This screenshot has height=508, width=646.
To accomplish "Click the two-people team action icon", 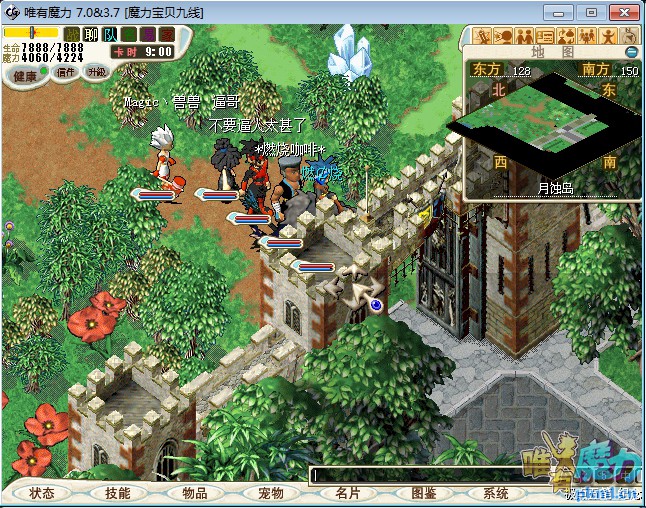I will [523, 36].
